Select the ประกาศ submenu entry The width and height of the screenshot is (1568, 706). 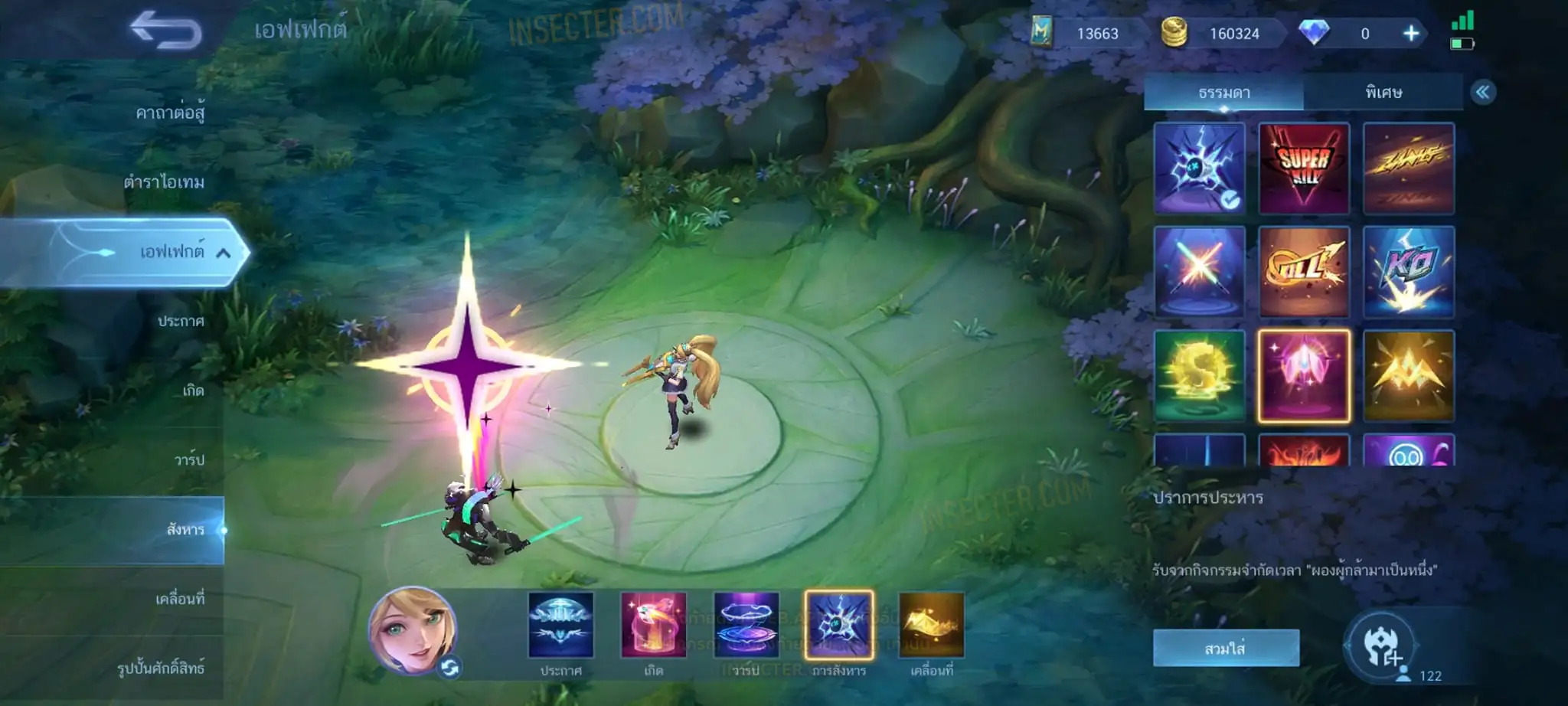click(181, 322)
